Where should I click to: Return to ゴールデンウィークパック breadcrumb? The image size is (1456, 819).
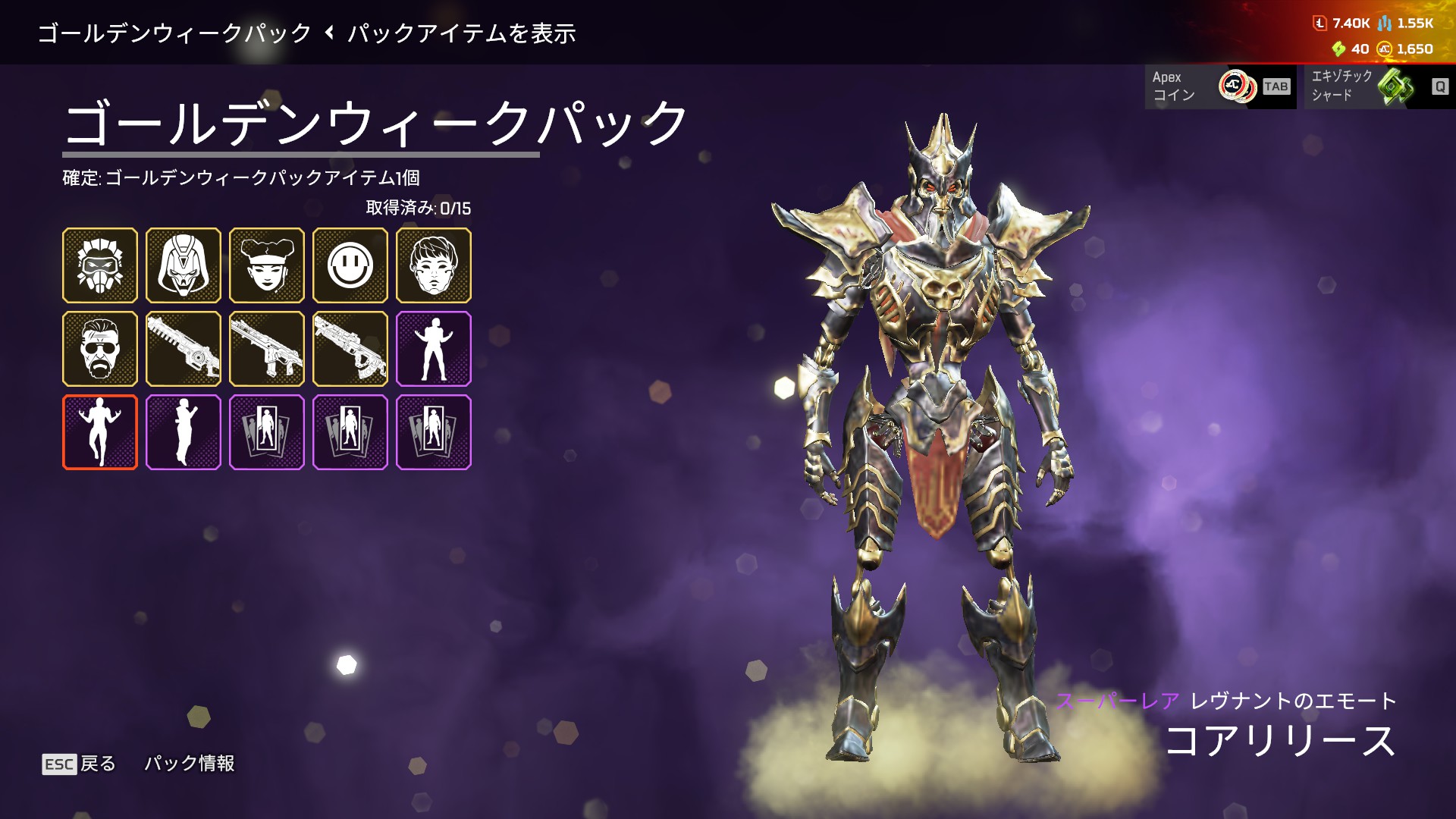tap(174, 33)
